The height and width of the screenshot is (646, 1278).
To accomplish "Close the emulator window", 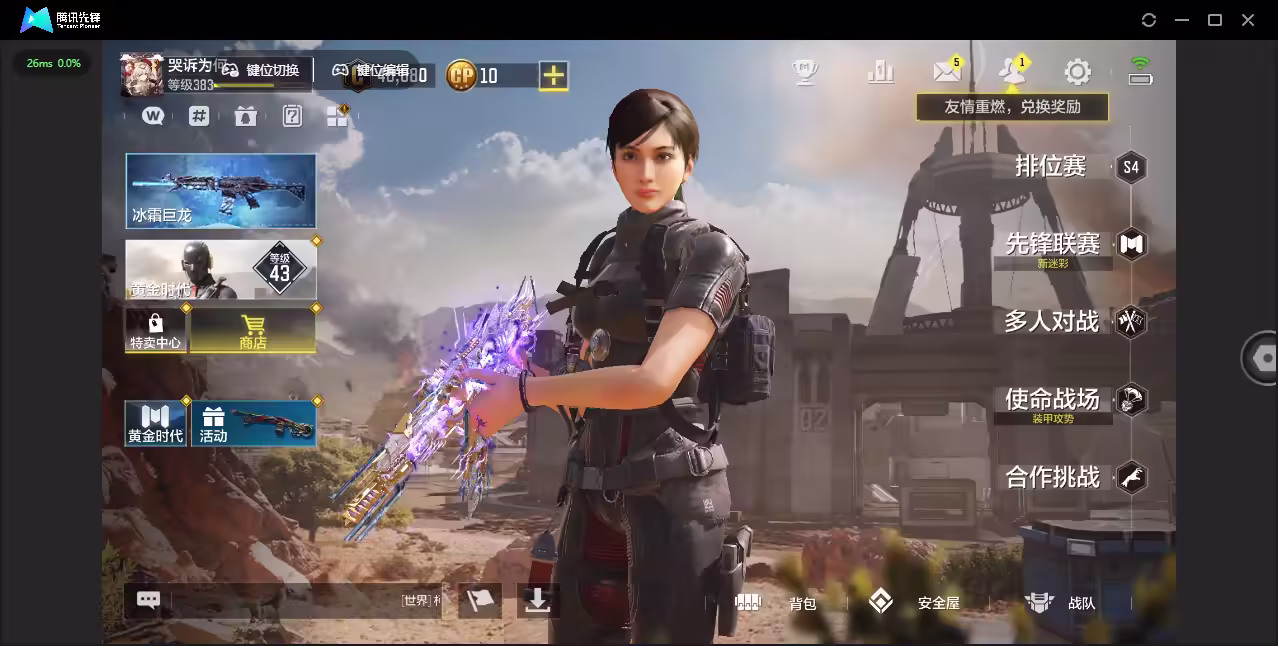I will pos(1248,20).
